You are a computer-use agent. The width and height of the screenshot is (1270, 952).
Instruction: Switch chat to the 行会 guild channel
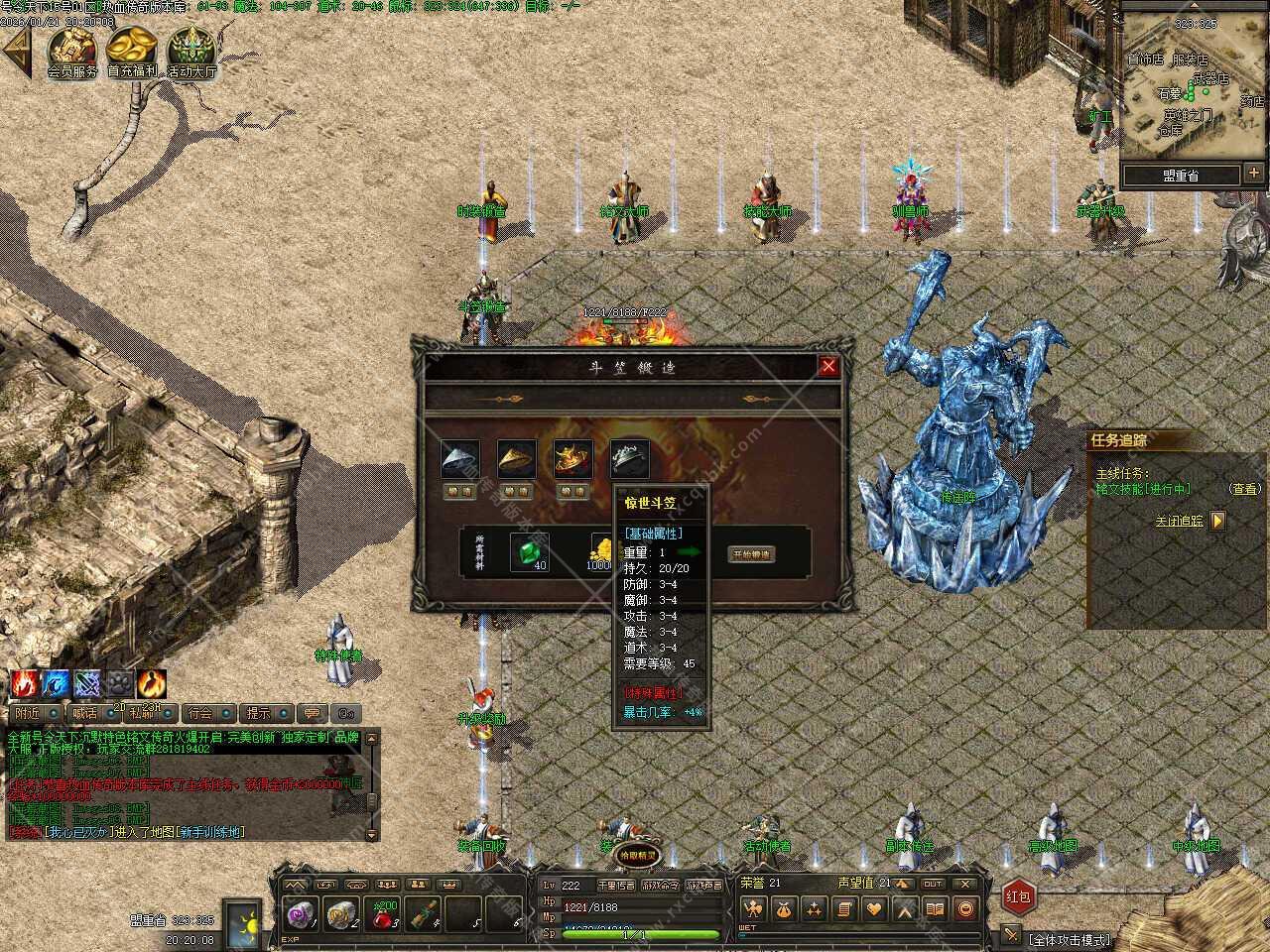pyautogui.click(x=200, y=713)
